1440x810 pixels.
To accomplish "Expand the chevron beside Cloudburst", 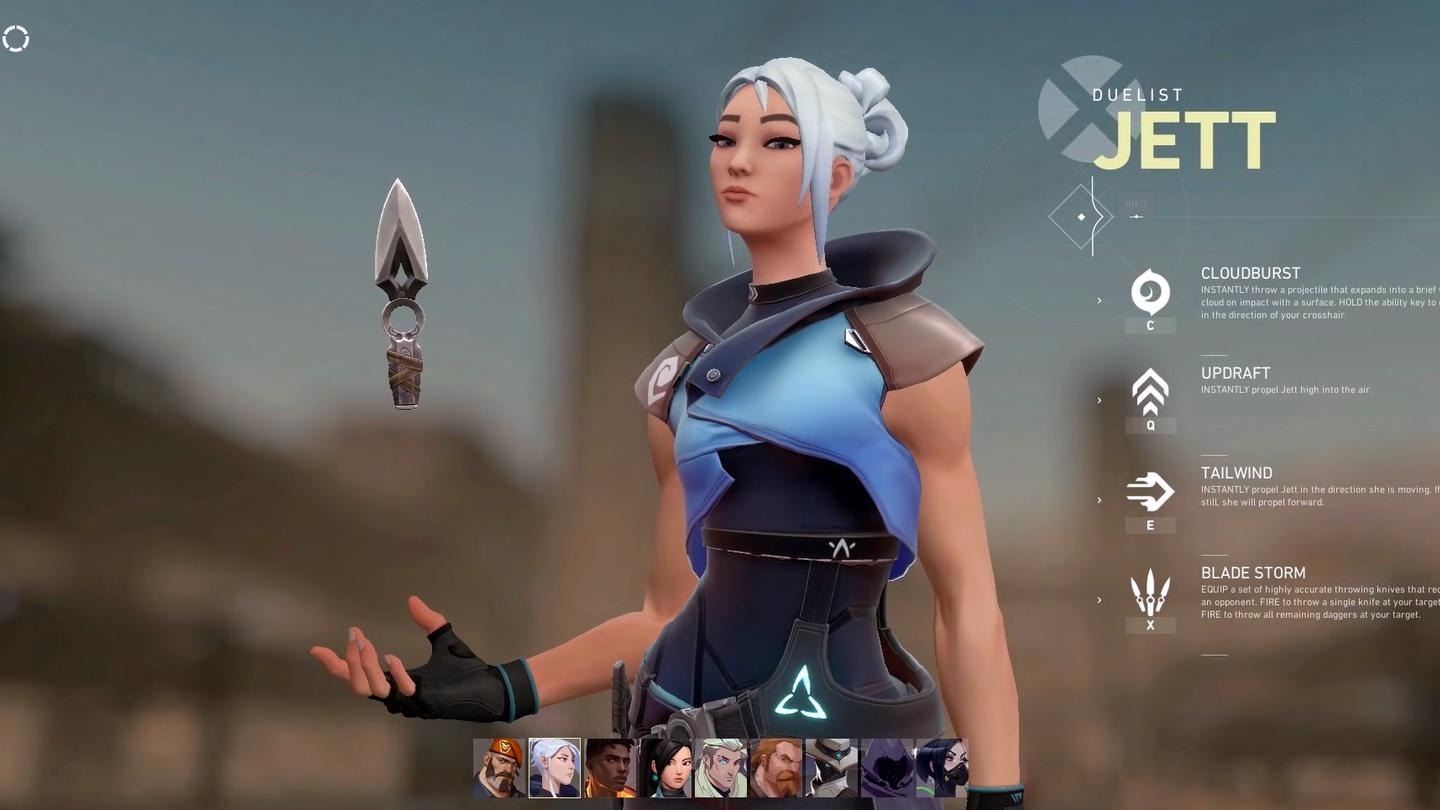I will 1098,300.
